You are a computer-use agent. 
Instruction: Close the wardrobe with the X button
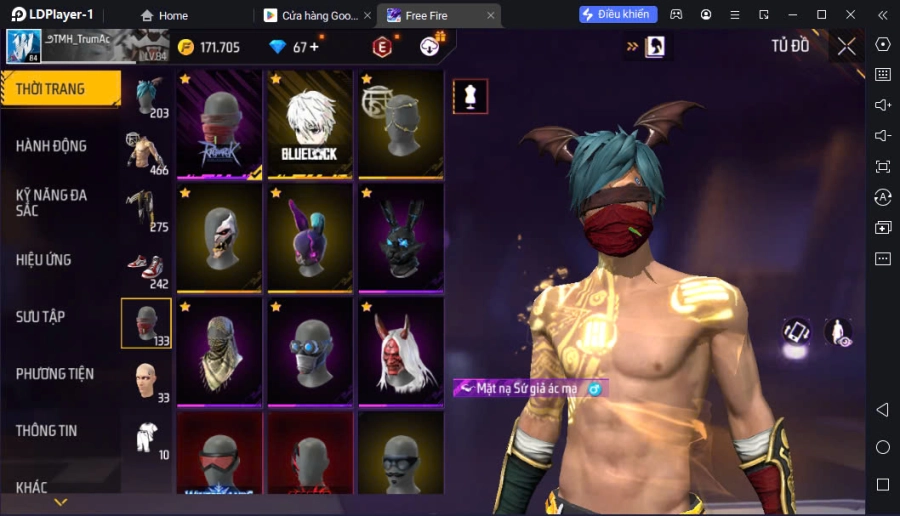[x=846, y=46]
